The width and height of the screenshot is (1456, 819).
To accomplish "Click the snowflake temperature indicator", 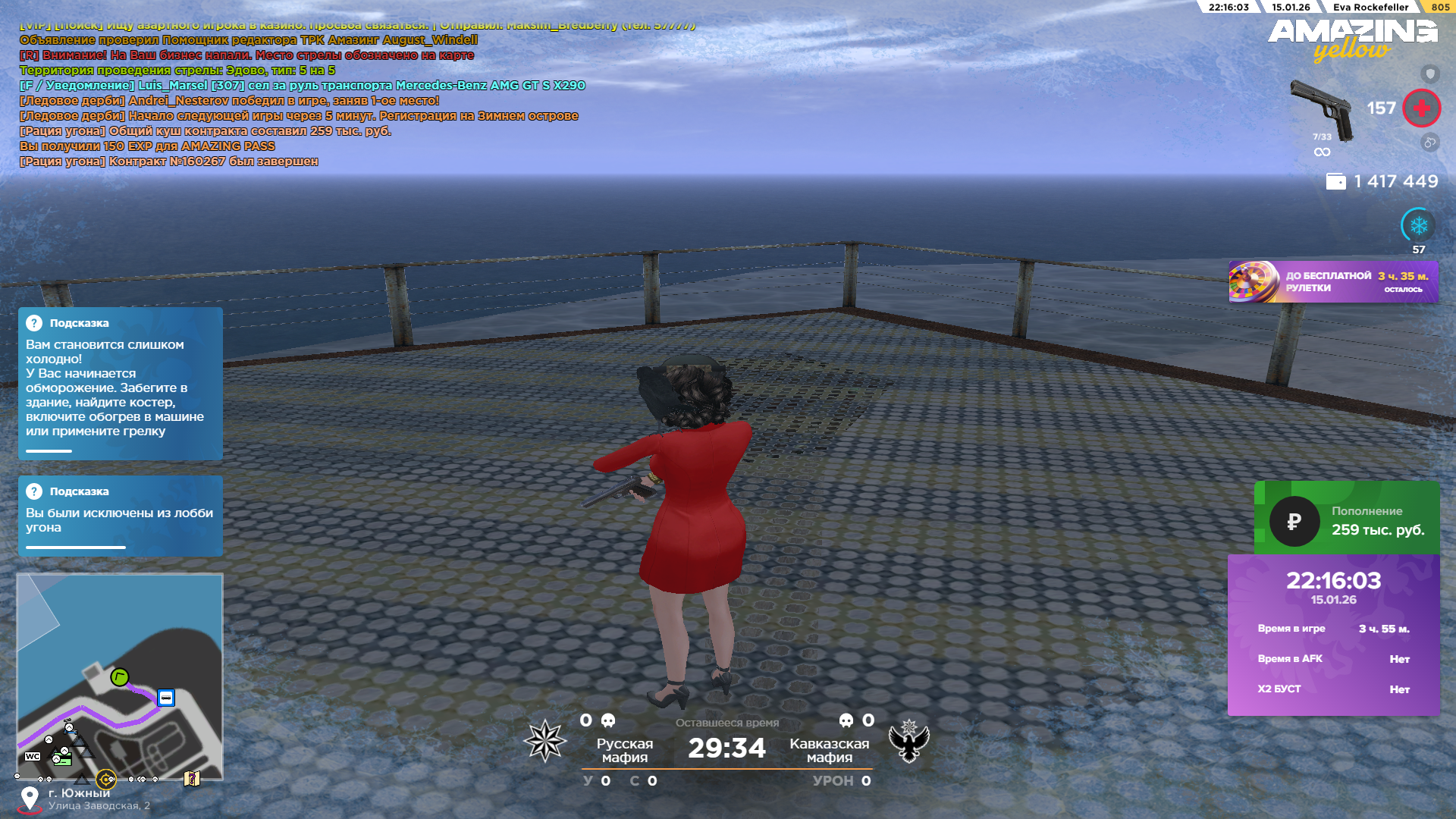I will (x=1418, y=226).
